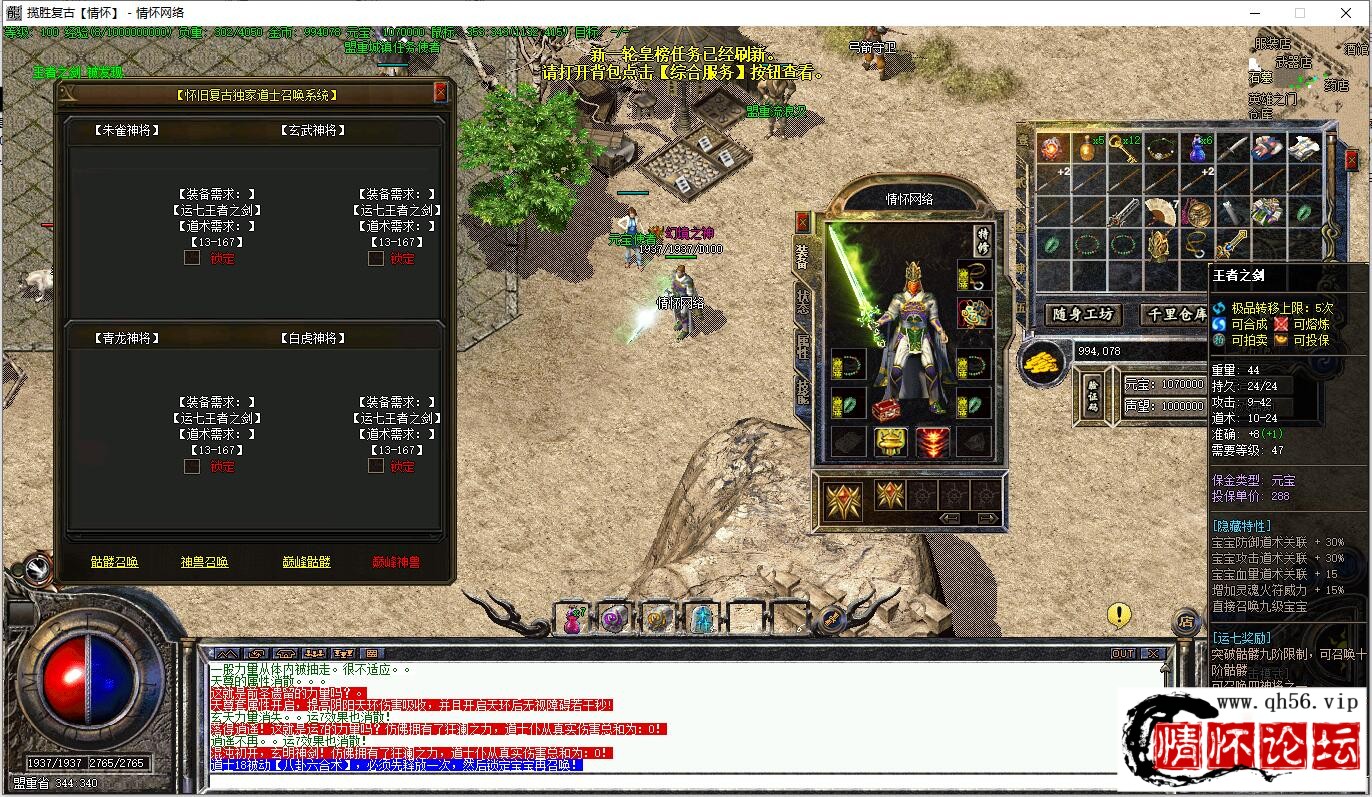Switch to the 状态 status tab
1372x797 pixels.
[803, 303]
